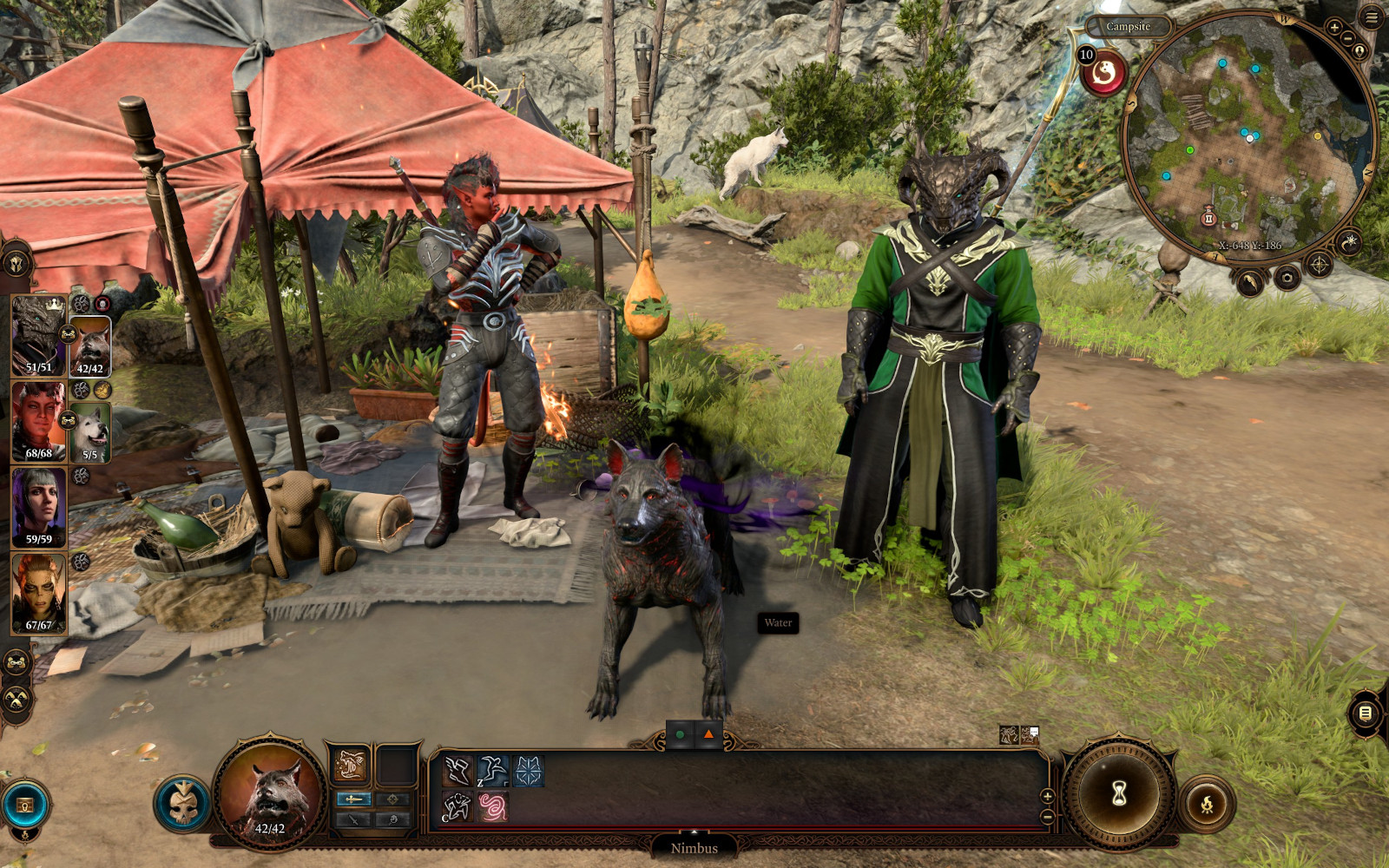Click the campfire rest button
Image resolution: width=1389 pixels, height=868 pixels.
tap(1207, 805)
